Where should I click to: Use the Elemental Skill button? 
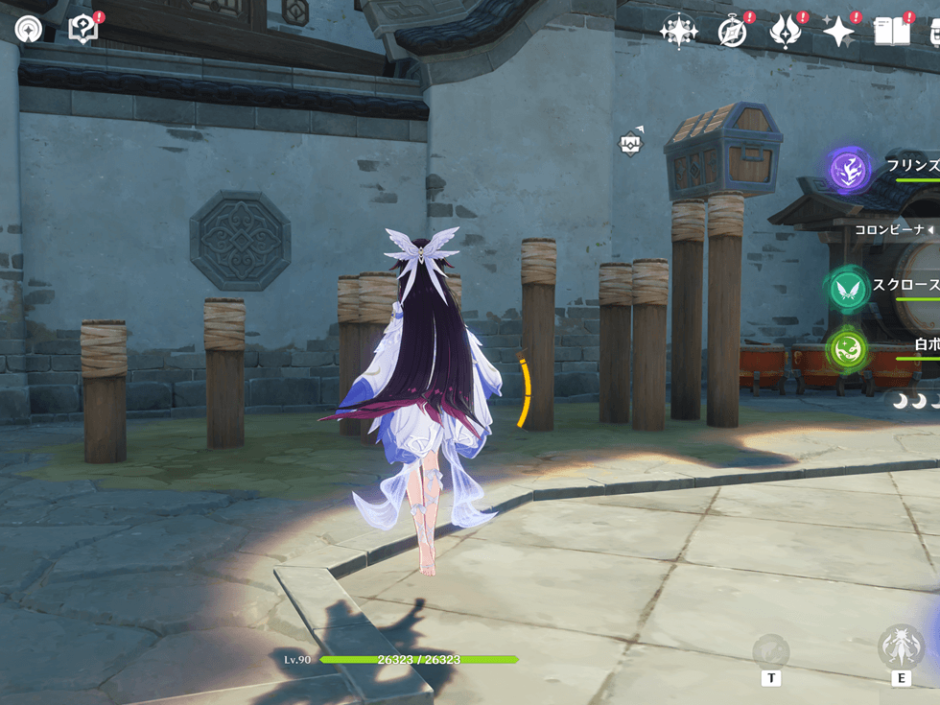900,647
